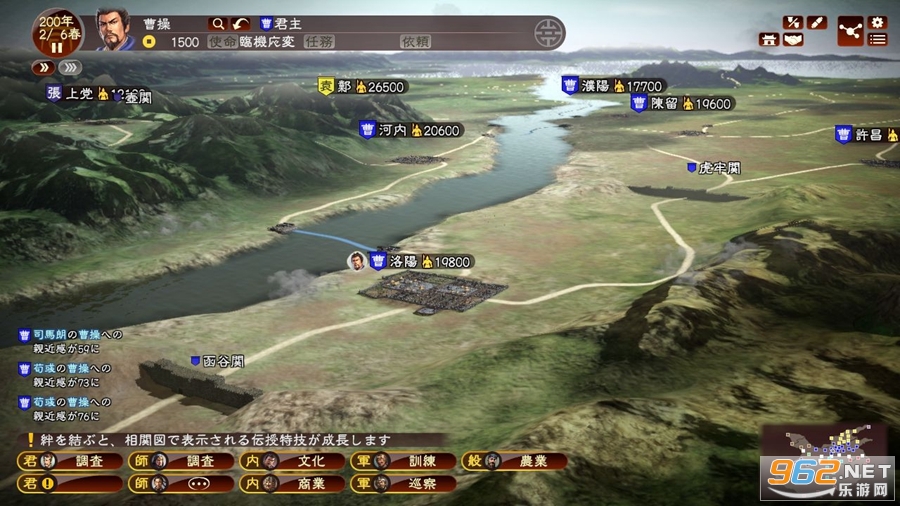
Task: Choose the 巡察 patrol command
Action: coord(403,483)
